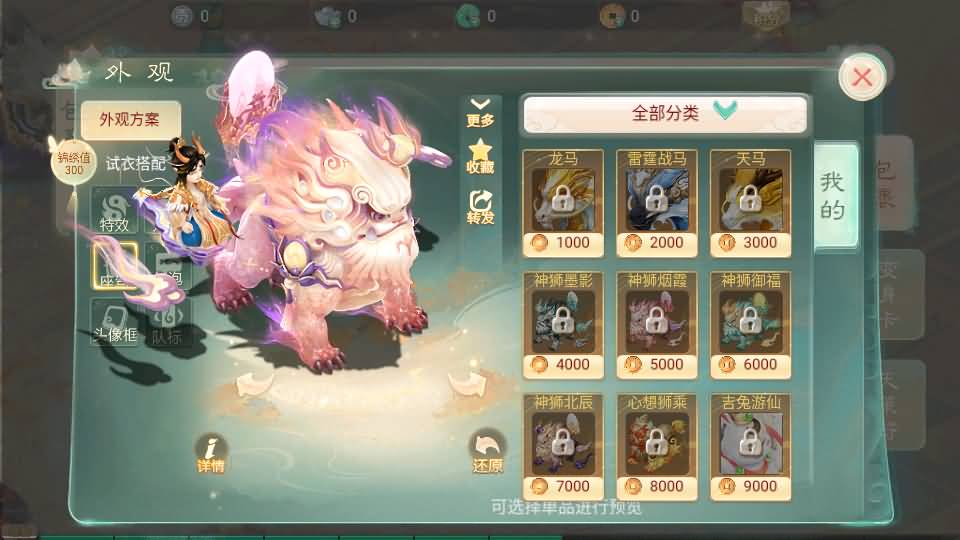This screenshot has height=540, width=960.
Task: Close the 外观 appearance window
Action: click(x=862, y=77)
